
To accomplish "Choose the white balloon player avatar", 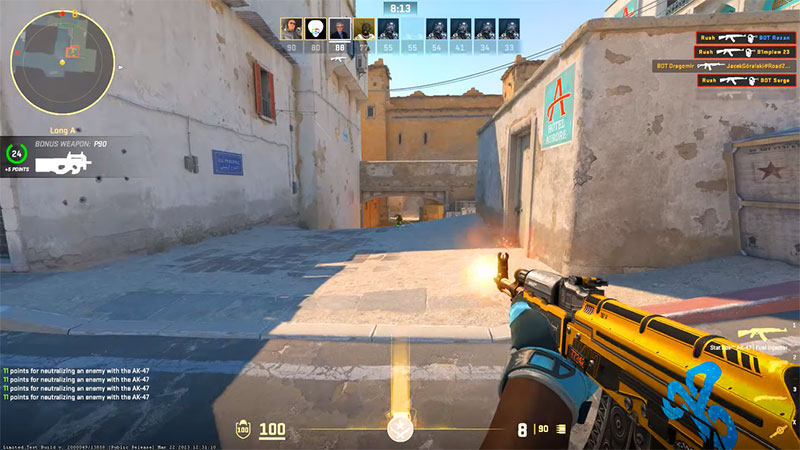I will 316,29.
